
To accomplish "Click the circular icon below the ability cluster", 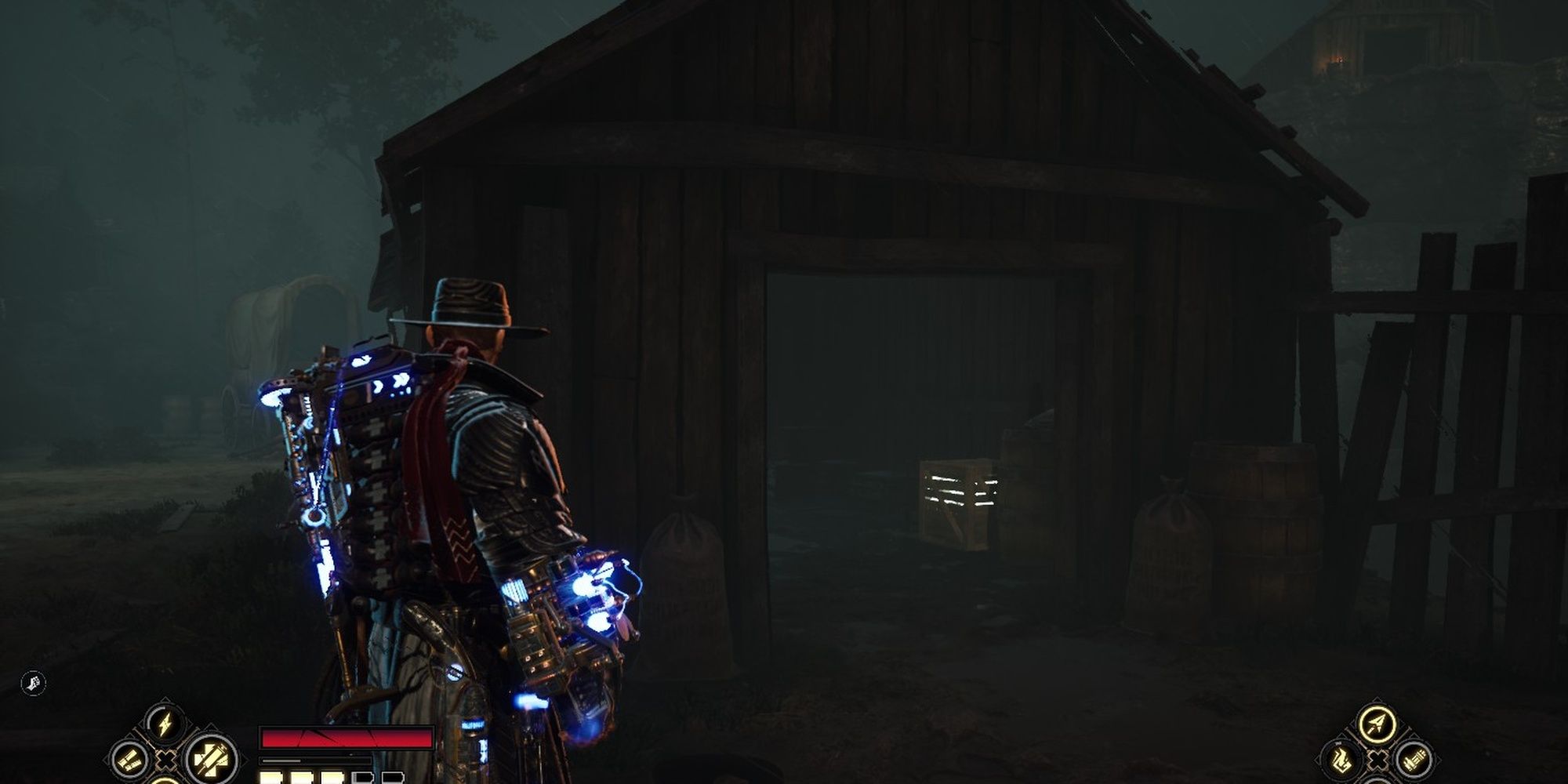I will (167, 781).
